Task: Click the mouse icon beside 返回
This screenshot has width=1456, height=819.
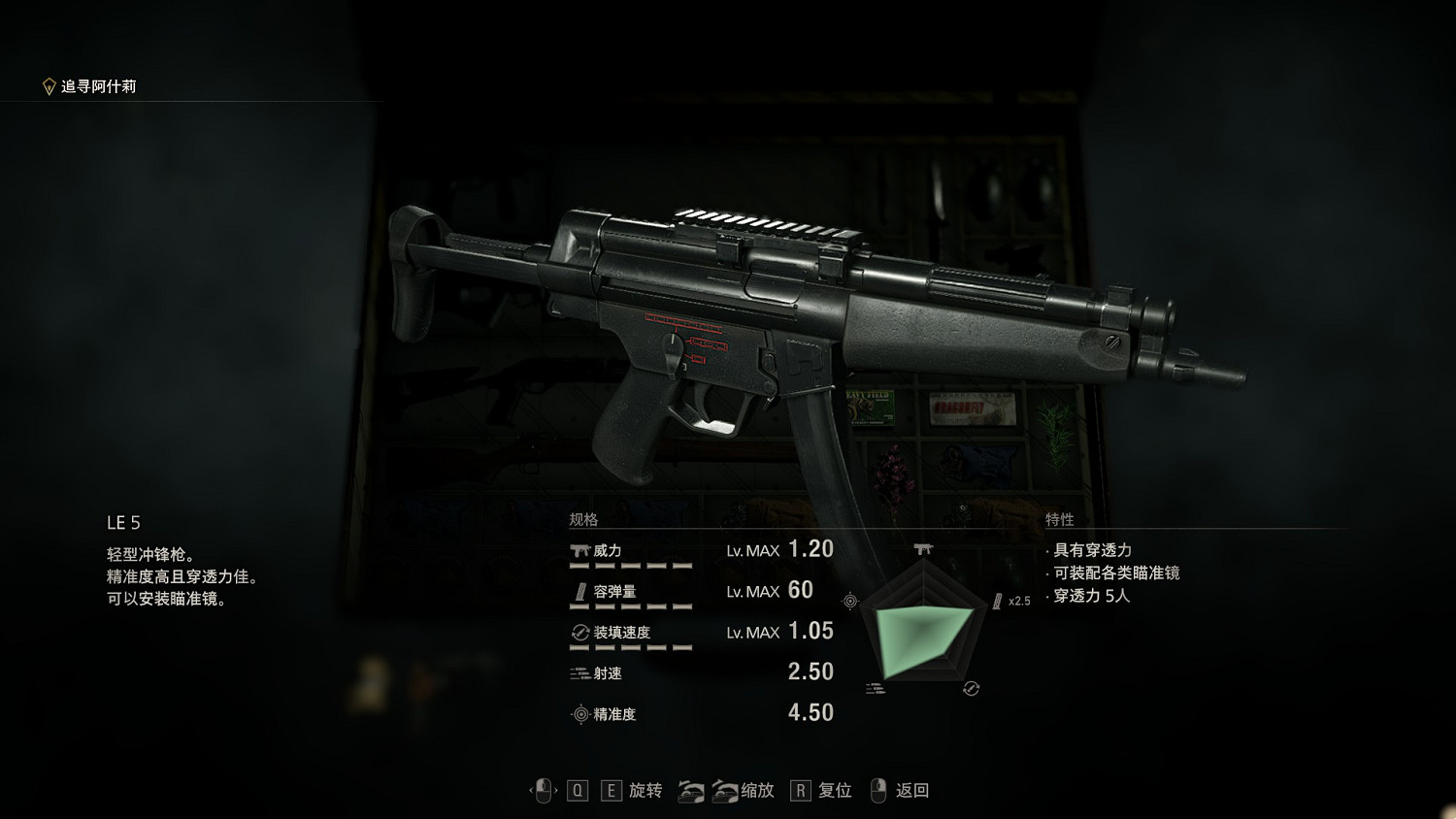Action: 878,790
